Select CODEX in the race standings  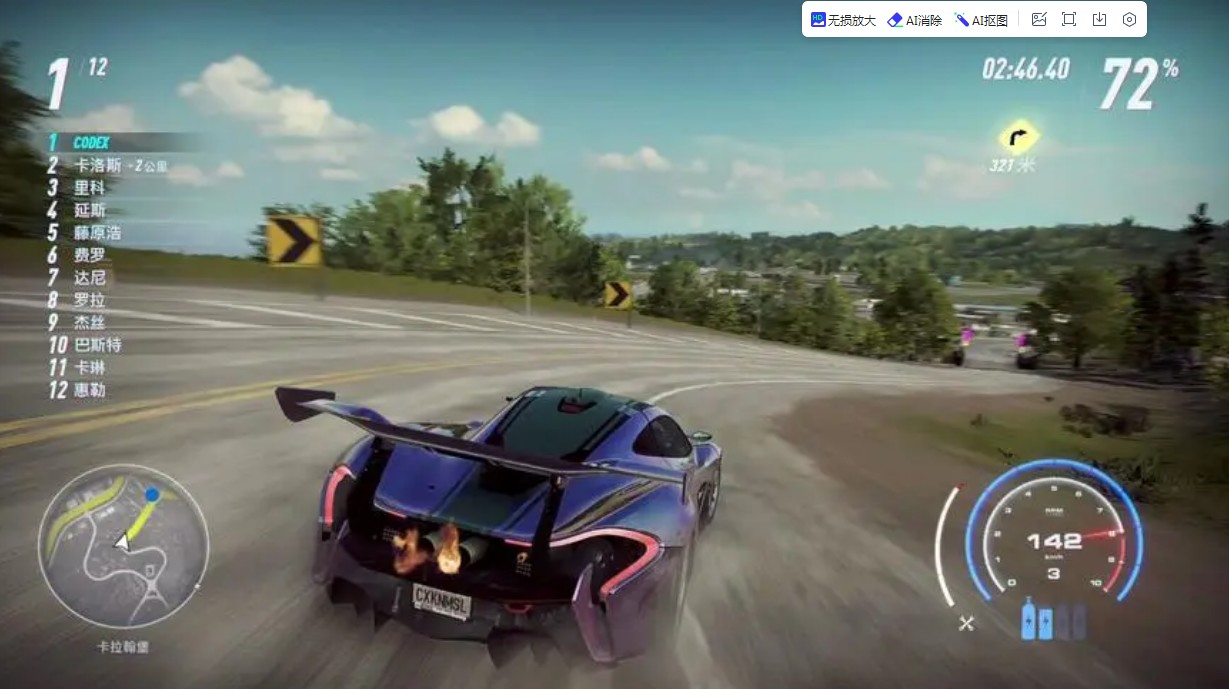tap(91, 143)
